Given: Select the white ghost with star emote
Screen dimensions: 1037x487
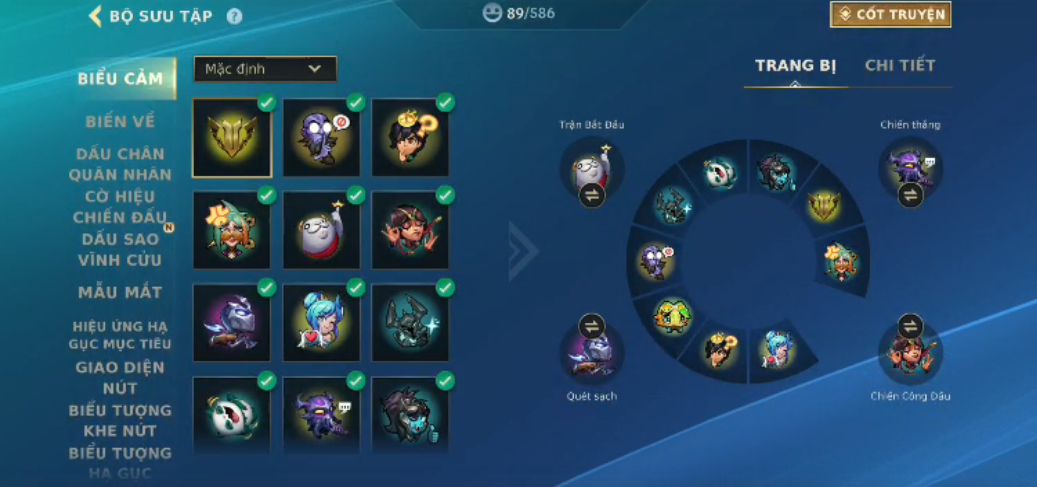Looking at the screenshot, I should [x=322, y=231].
